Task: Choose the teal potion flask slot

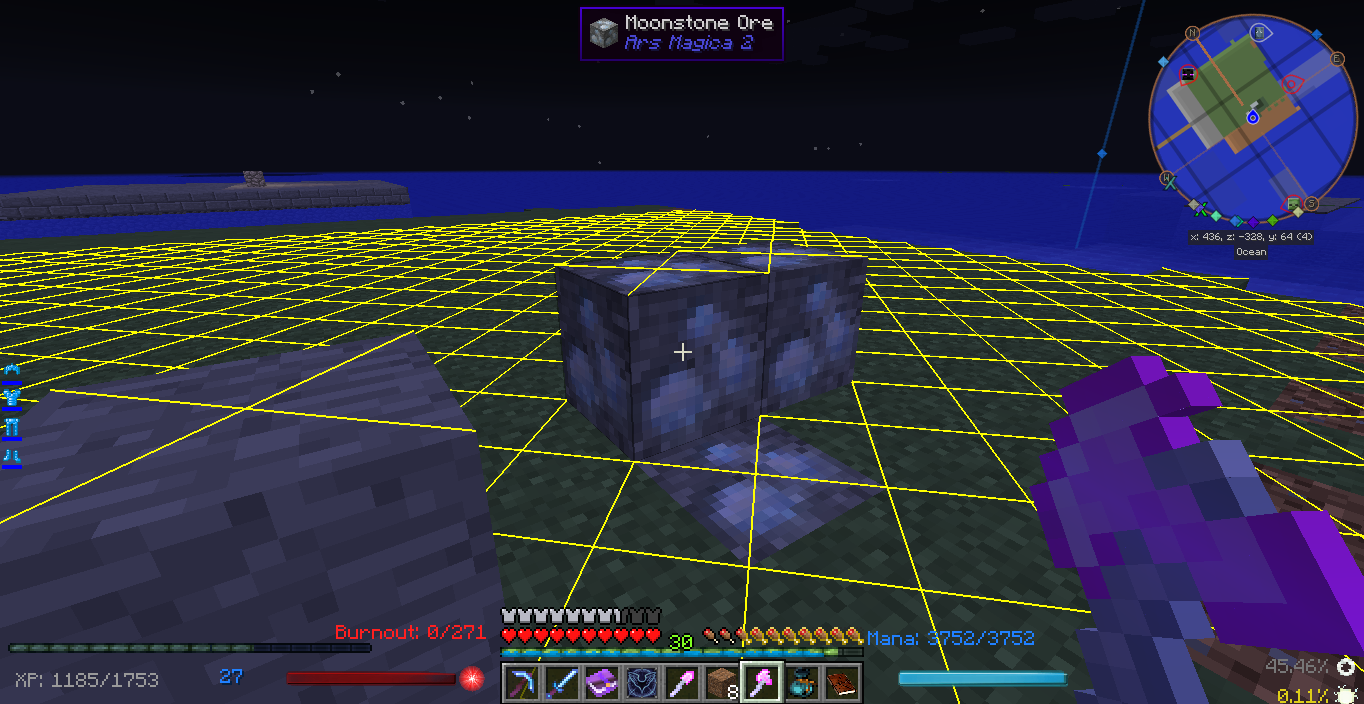Action: [801, 683]
